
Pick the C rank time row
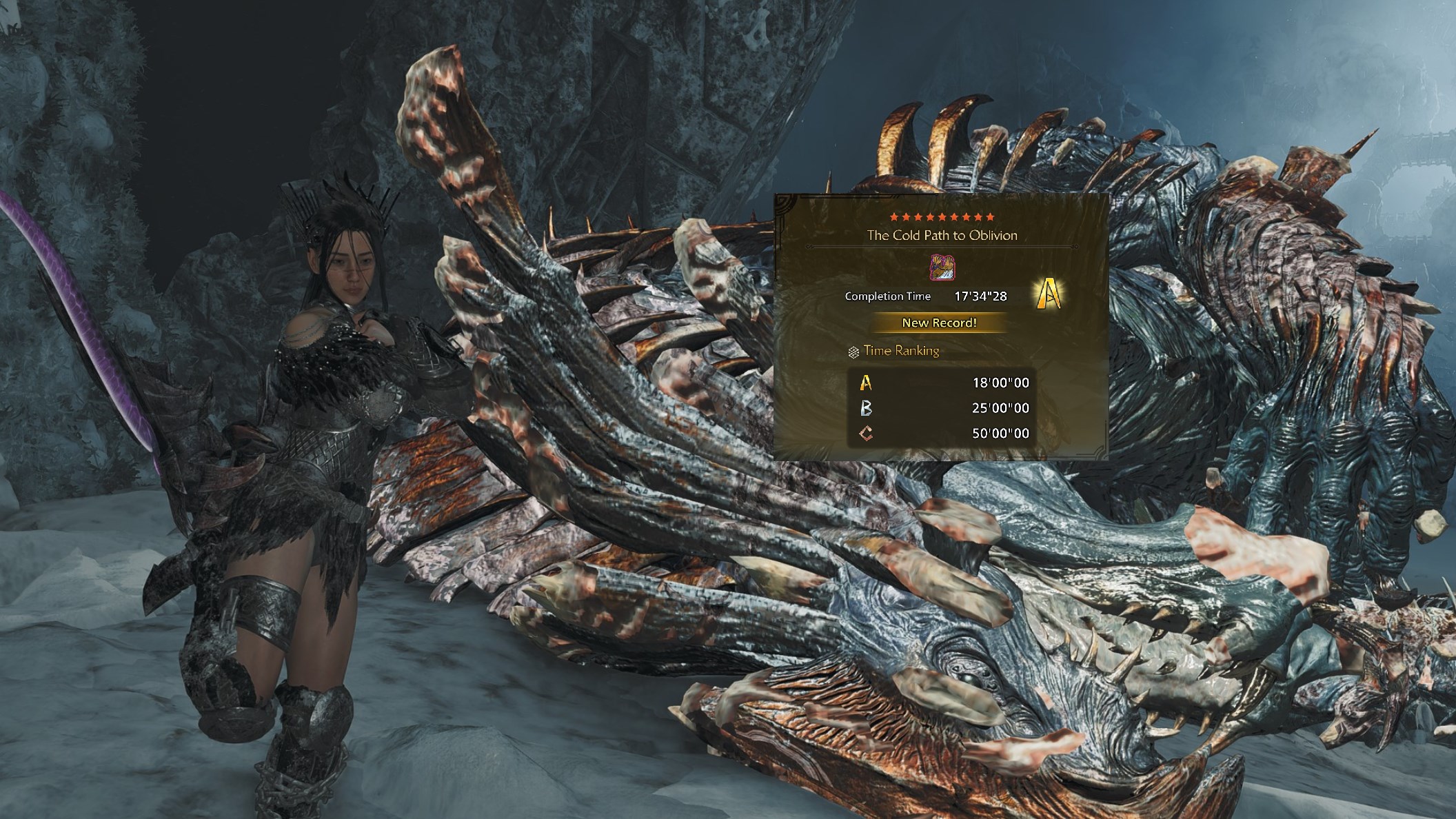click(942, 434)
